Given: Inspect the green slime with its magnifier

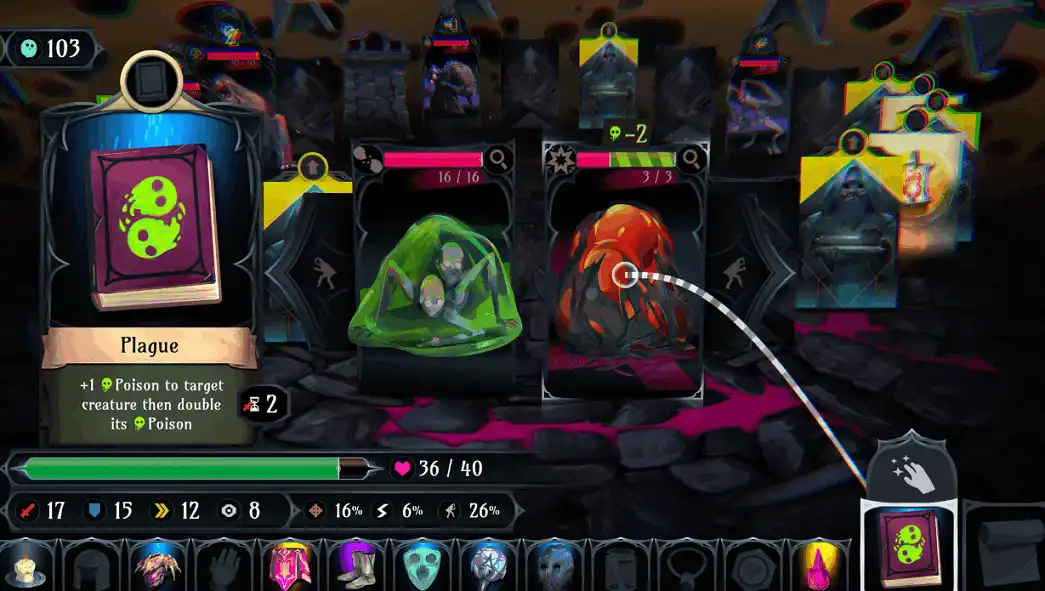Looking at the screenshot, I should (497, 159).
